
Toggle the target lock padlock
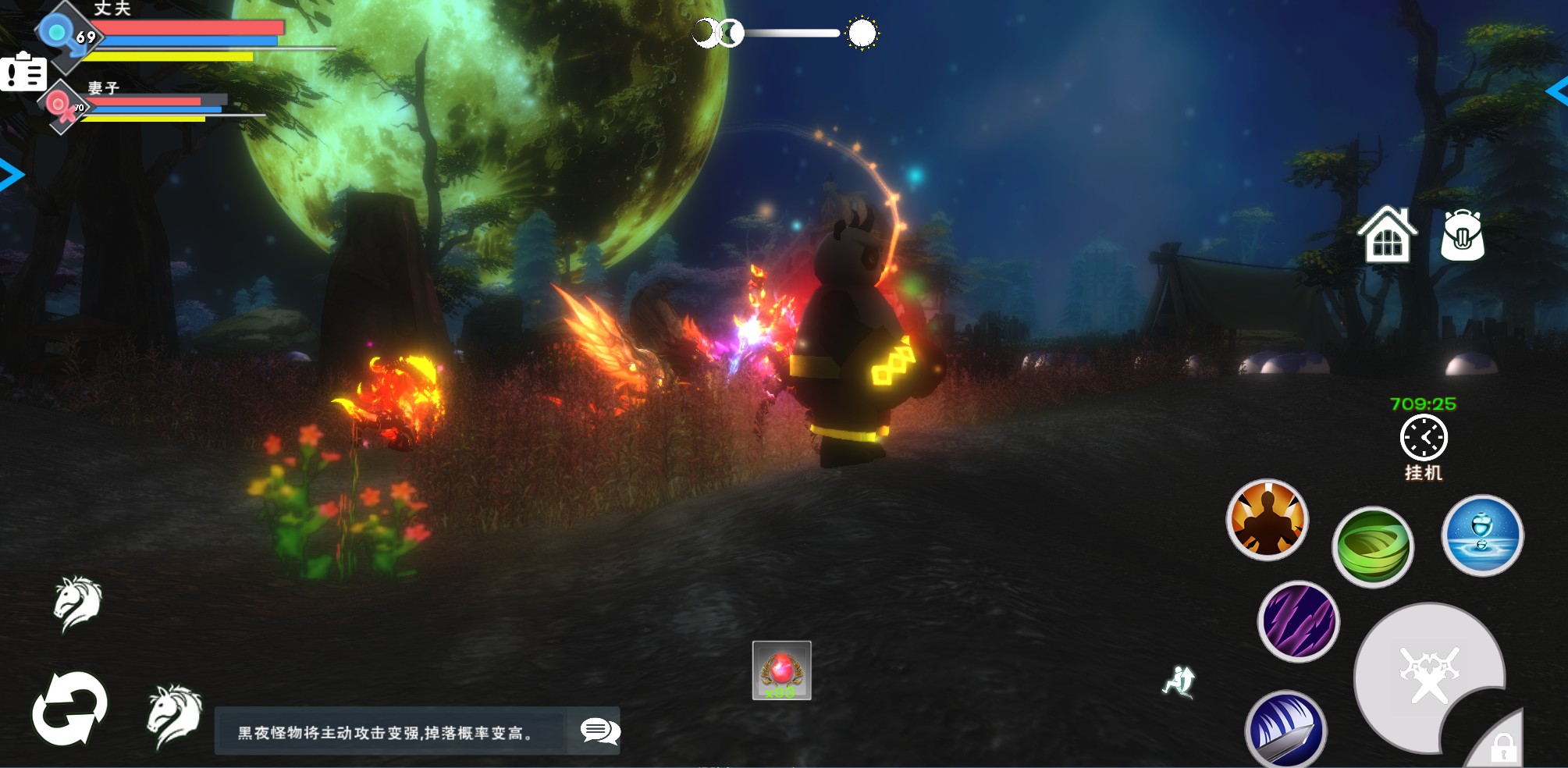1502,748
